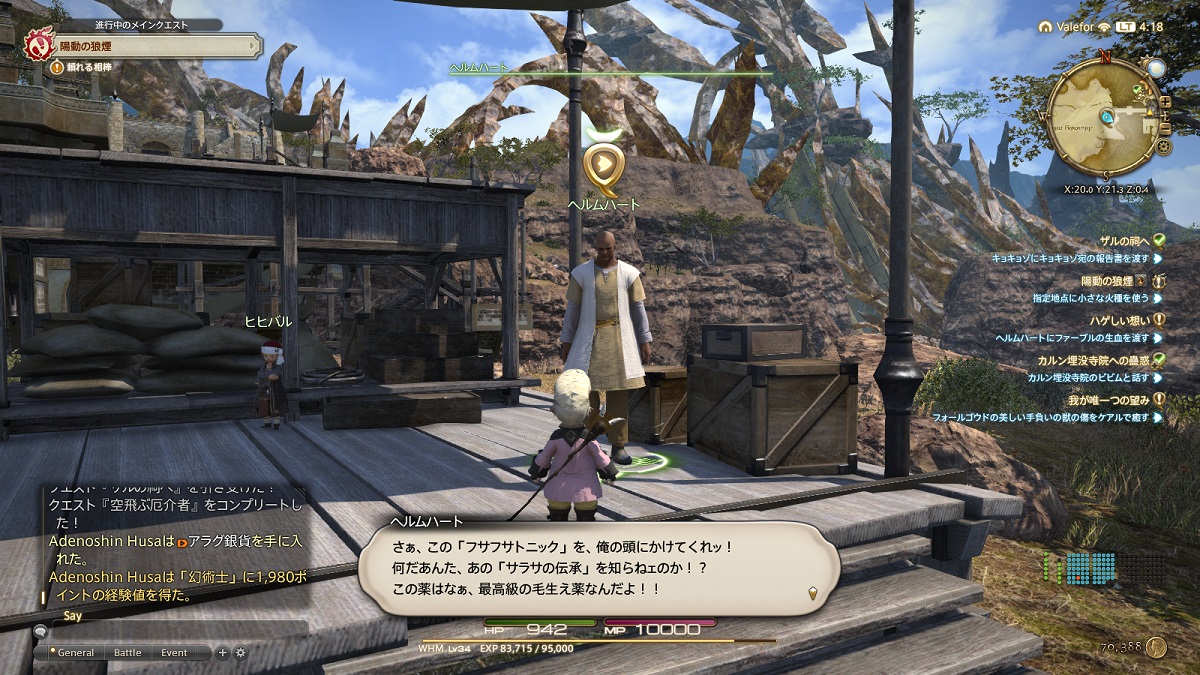Click the speech bubble chat mode icon
The height and width of the screenshot is (675, 1200).
41,631
